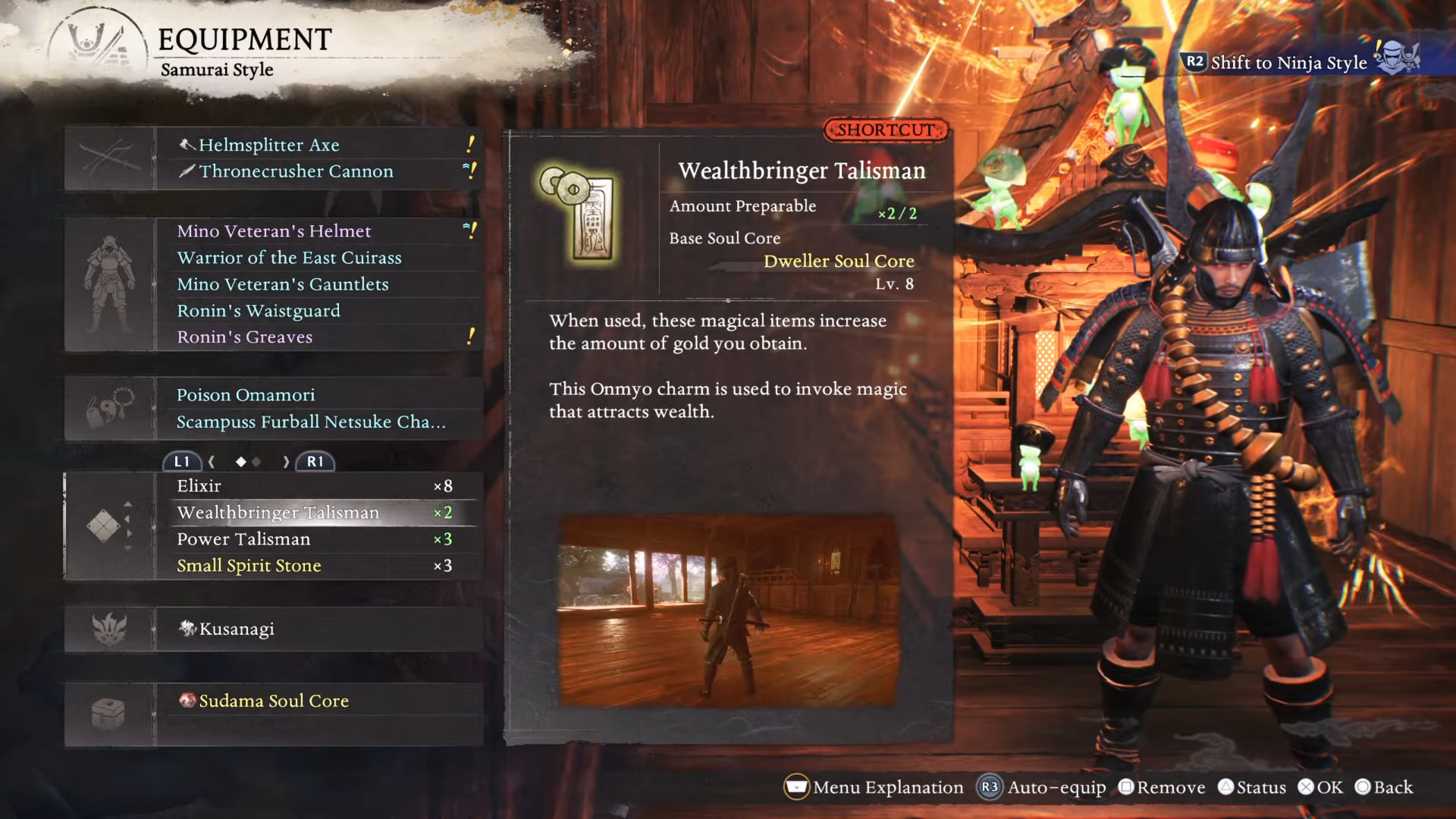Screen dimensions: 1456x819
Task: View the talisman preview video thumbnail
Action: (x=728, y=611)
